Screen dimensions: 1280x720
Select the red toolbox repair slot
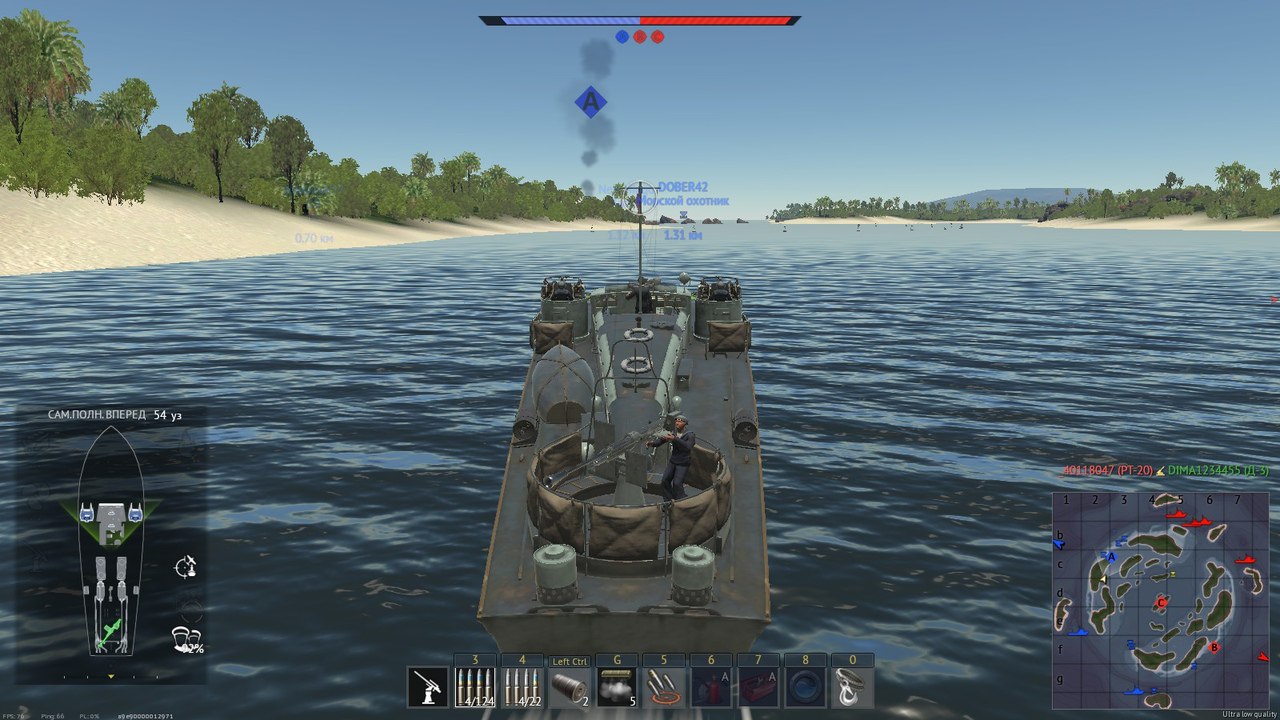click(759, 688)
